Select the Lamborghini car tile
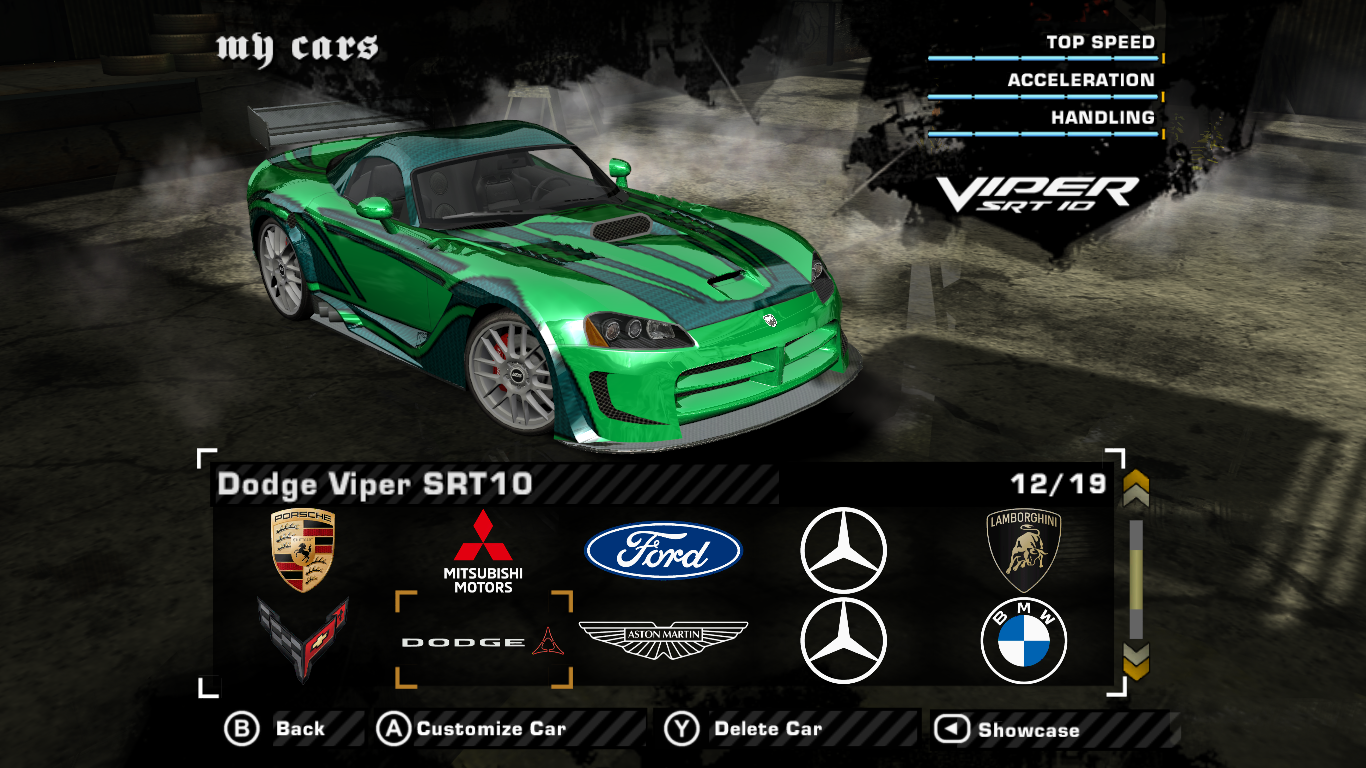1366x768 pixels. pos(1023,550)
